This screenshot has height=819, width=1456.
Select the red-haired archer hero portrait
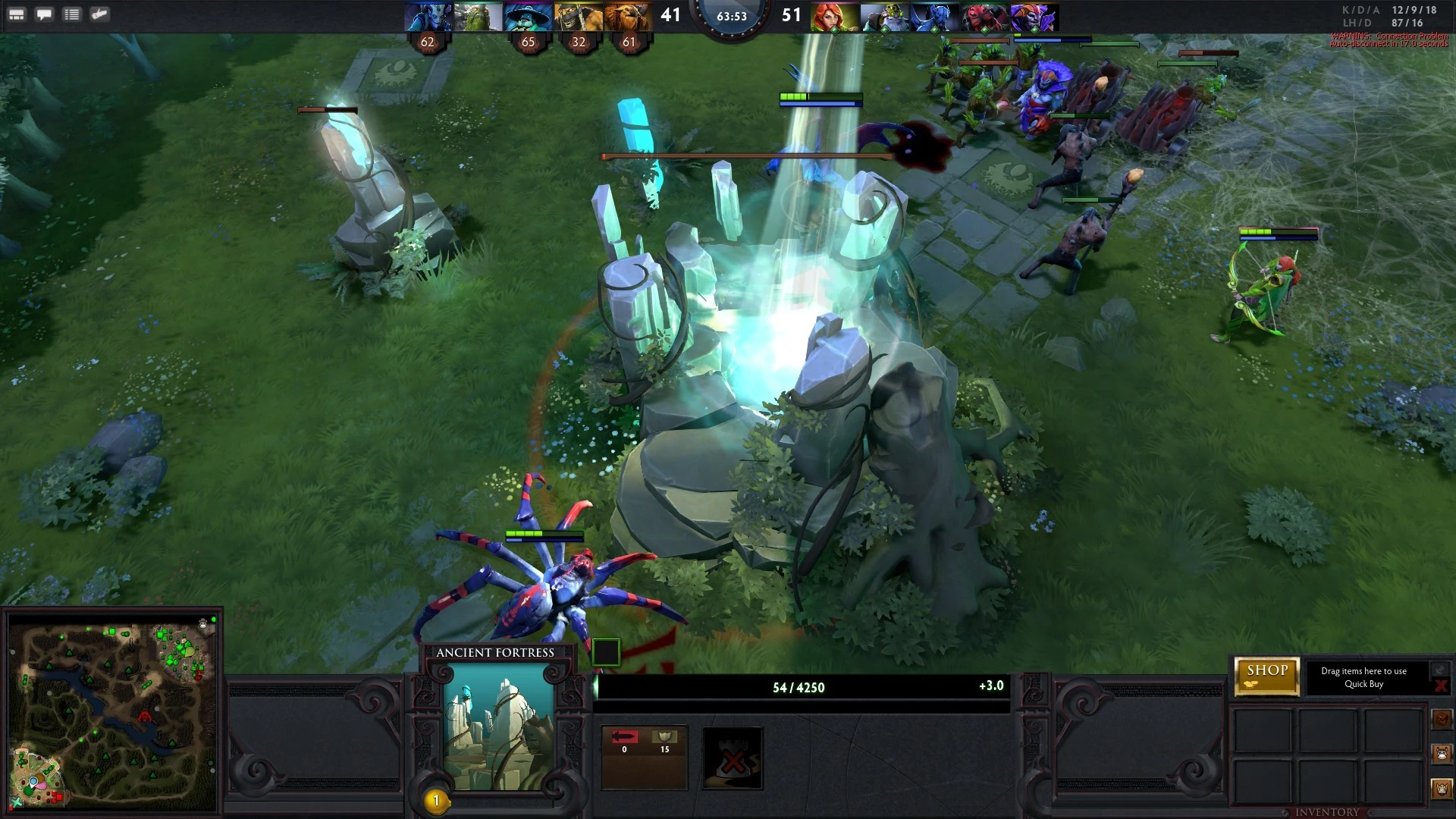coord(834,17)
